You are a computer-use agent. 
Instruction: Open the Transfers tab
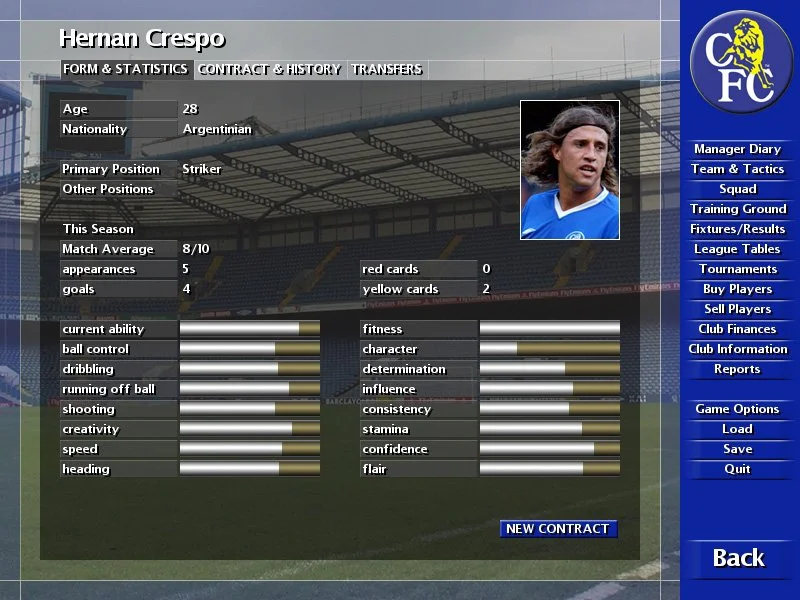click(387, 69)
